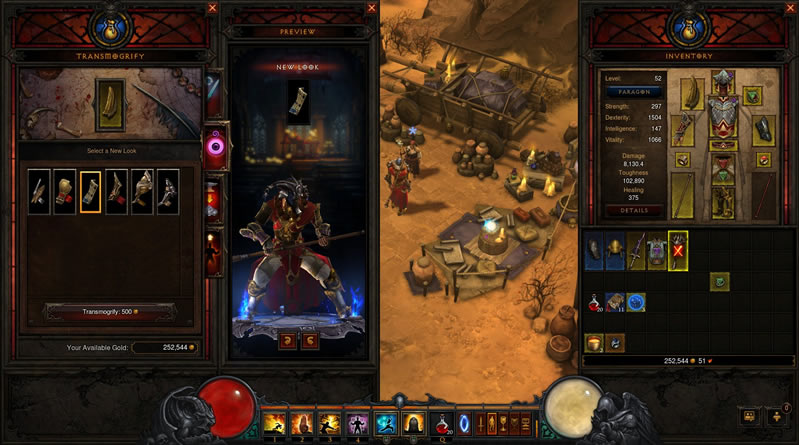Open the Paragon points button

pyautogui.click(x=636, y=90)
